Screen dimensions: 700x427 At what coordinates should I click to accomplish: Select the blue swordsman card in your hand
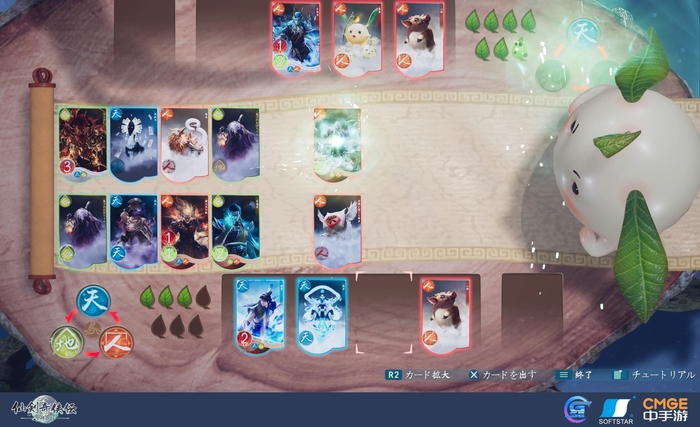tap(260, 317)
